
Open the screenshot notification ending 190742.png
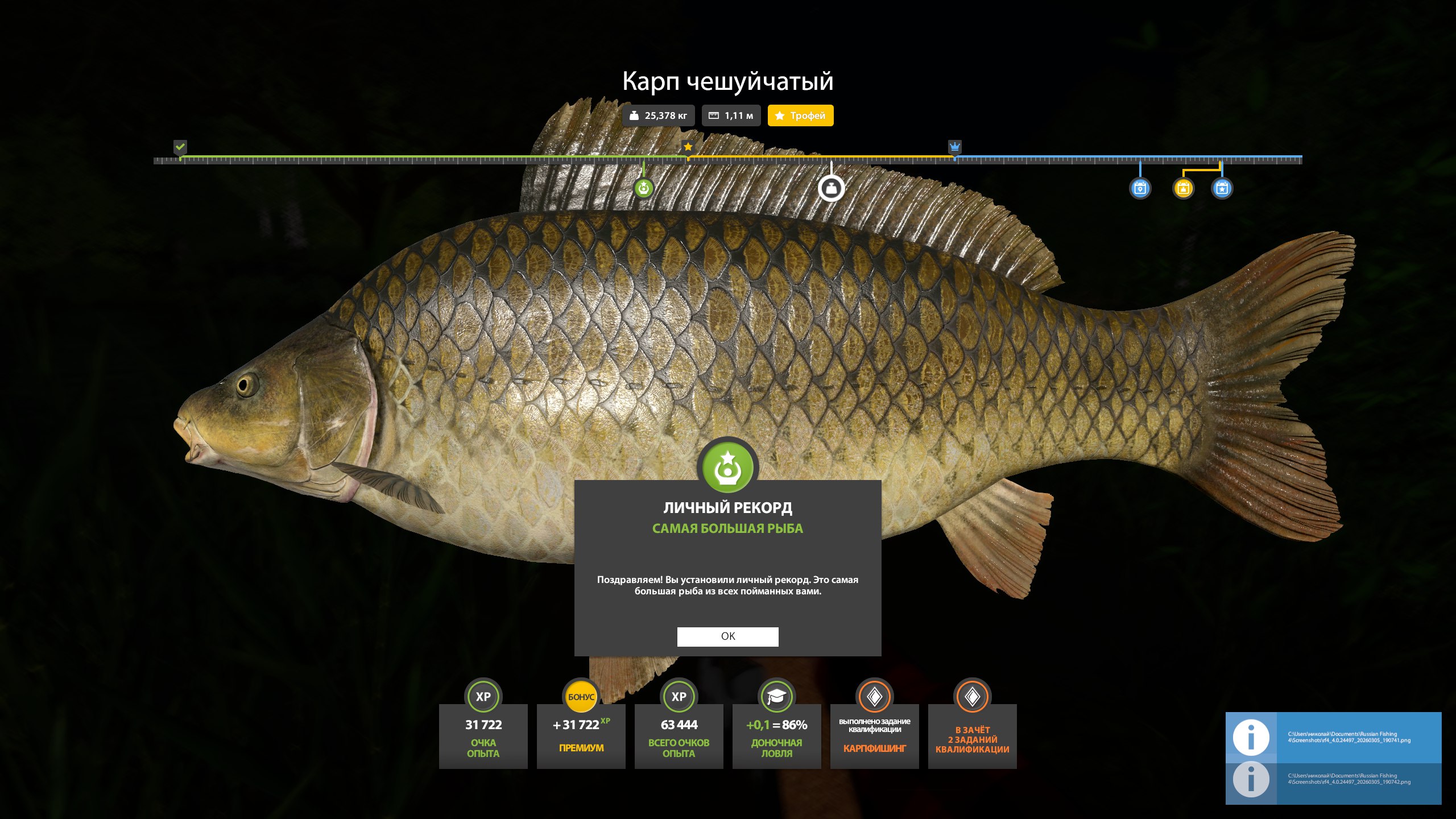pos(1333,779)
